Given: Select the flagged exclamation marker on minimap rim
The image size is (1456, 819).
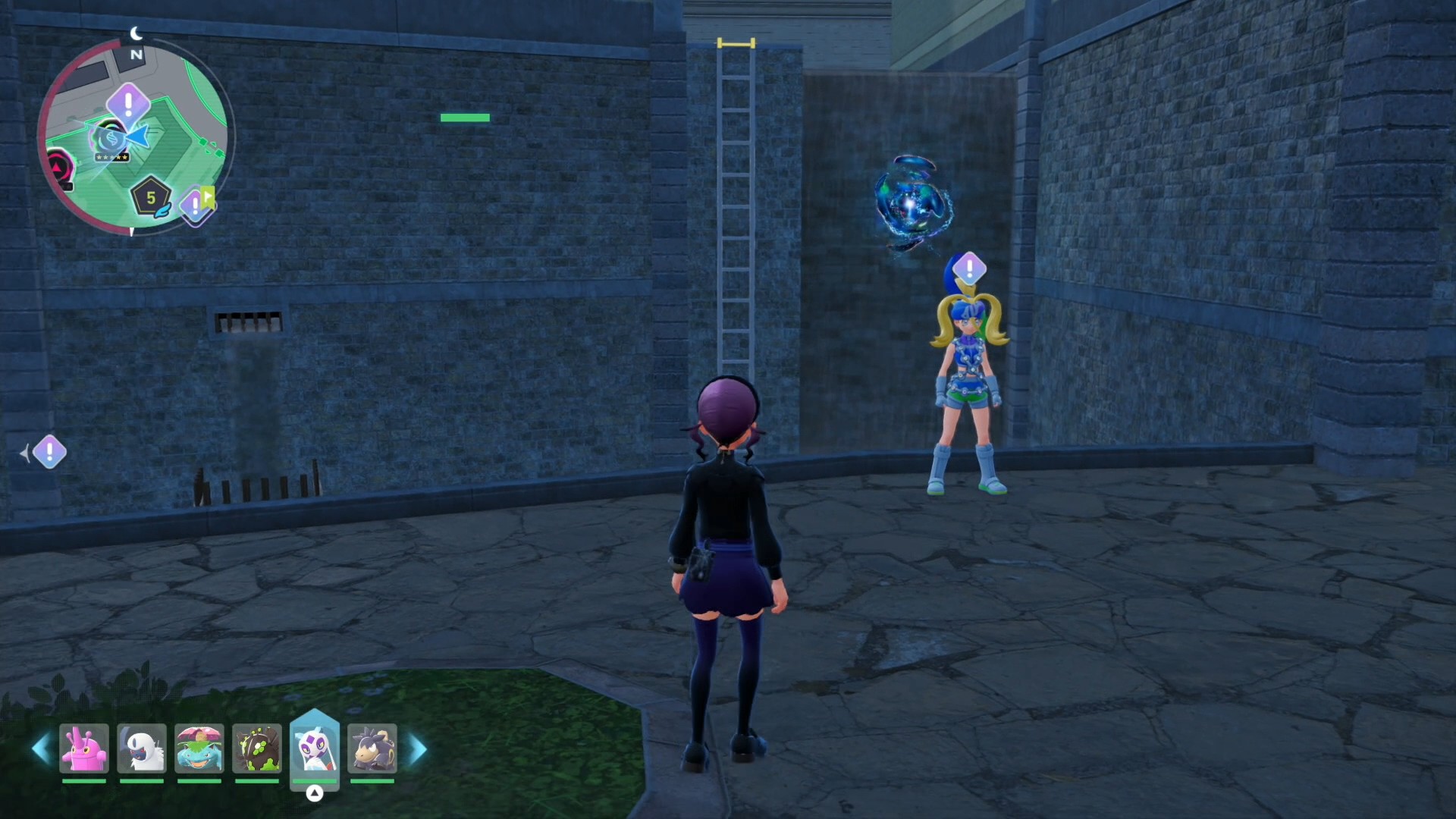Looking at the screenshot, I should (196, 204).
